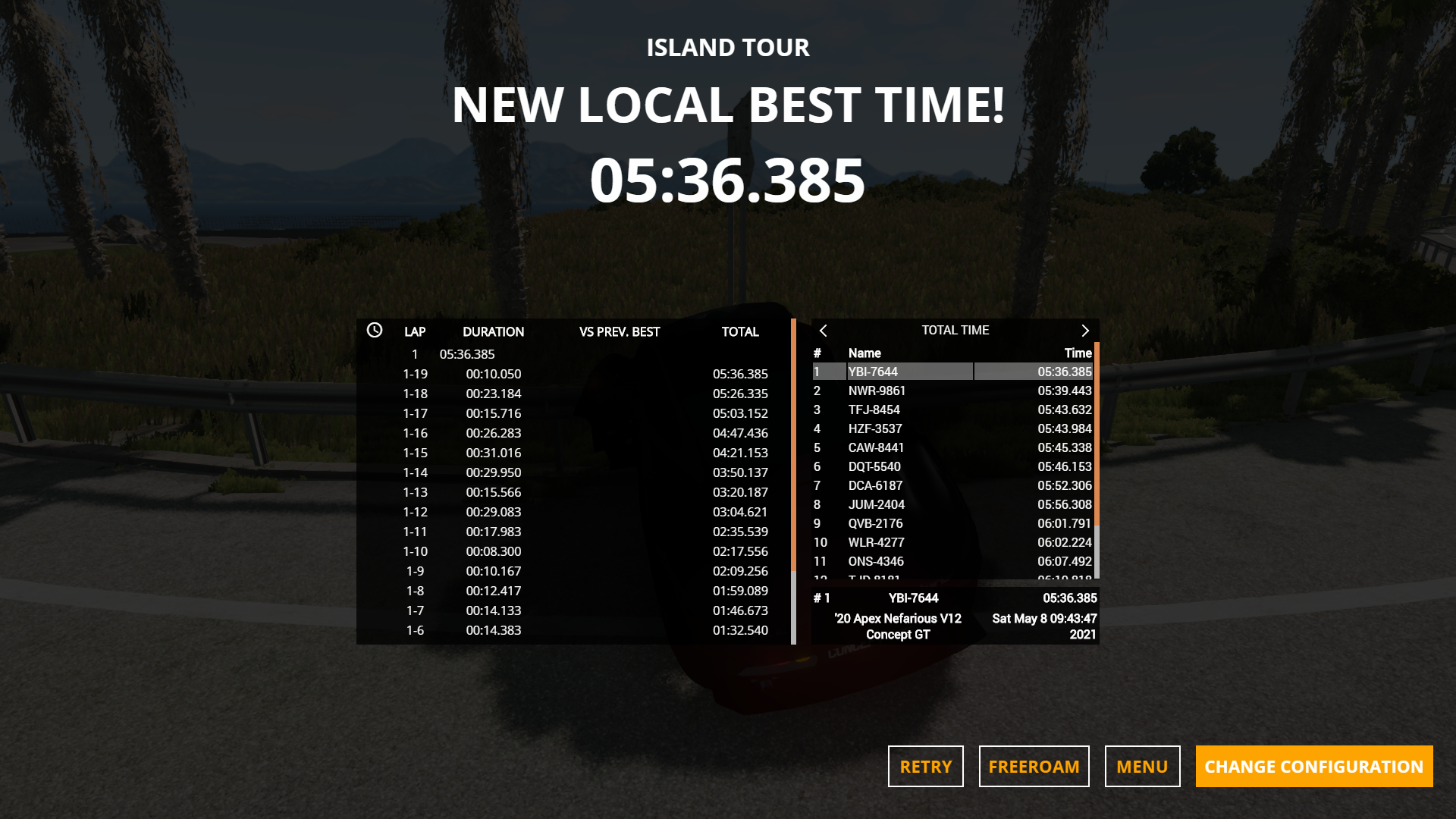Click the right arrow on the leaderboard header
The image size is (1456, 819).
click(x=1085, y=331)
